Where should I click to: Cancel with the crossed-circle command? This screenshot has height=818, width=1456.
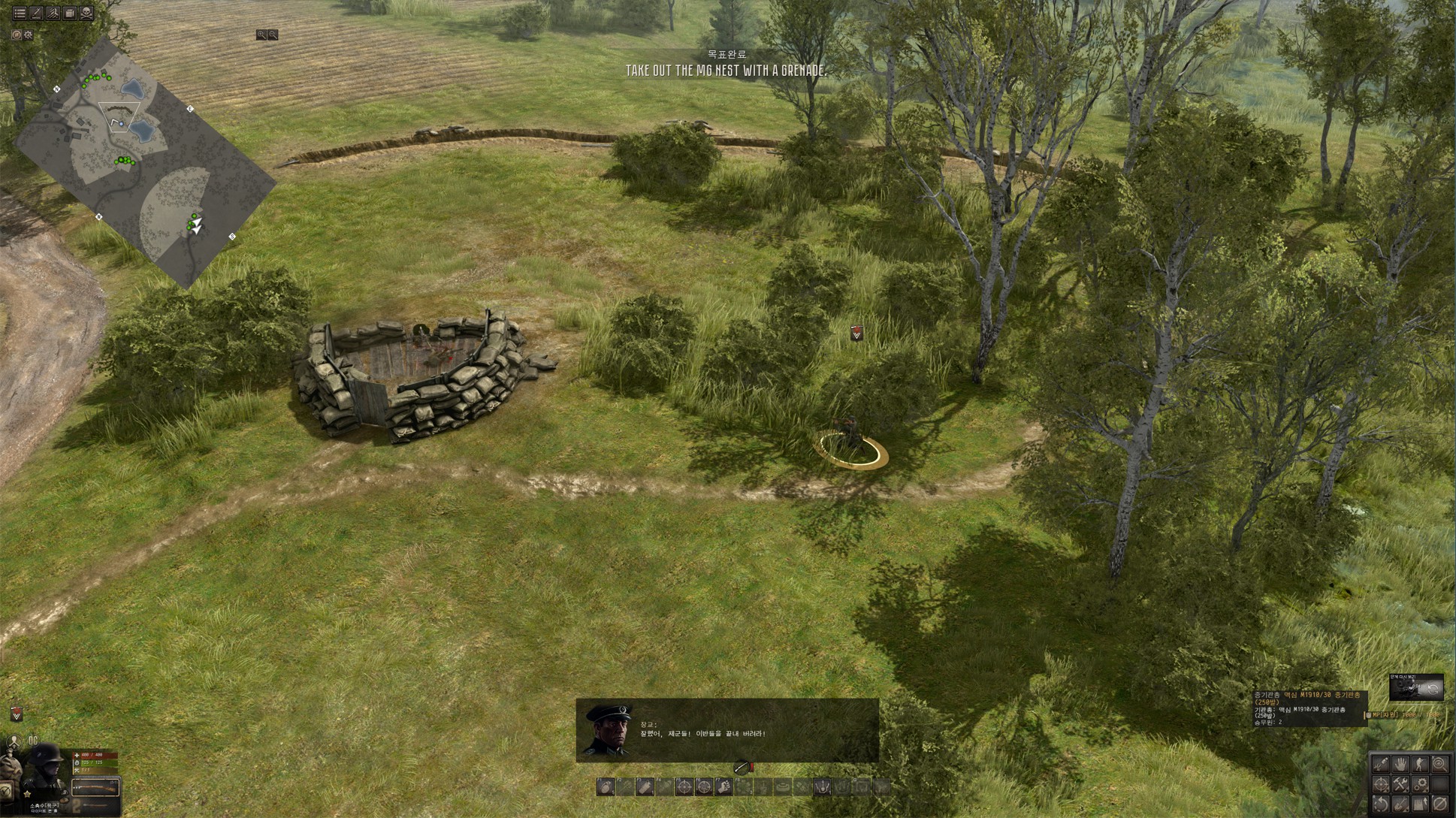tap(1439, 804)
